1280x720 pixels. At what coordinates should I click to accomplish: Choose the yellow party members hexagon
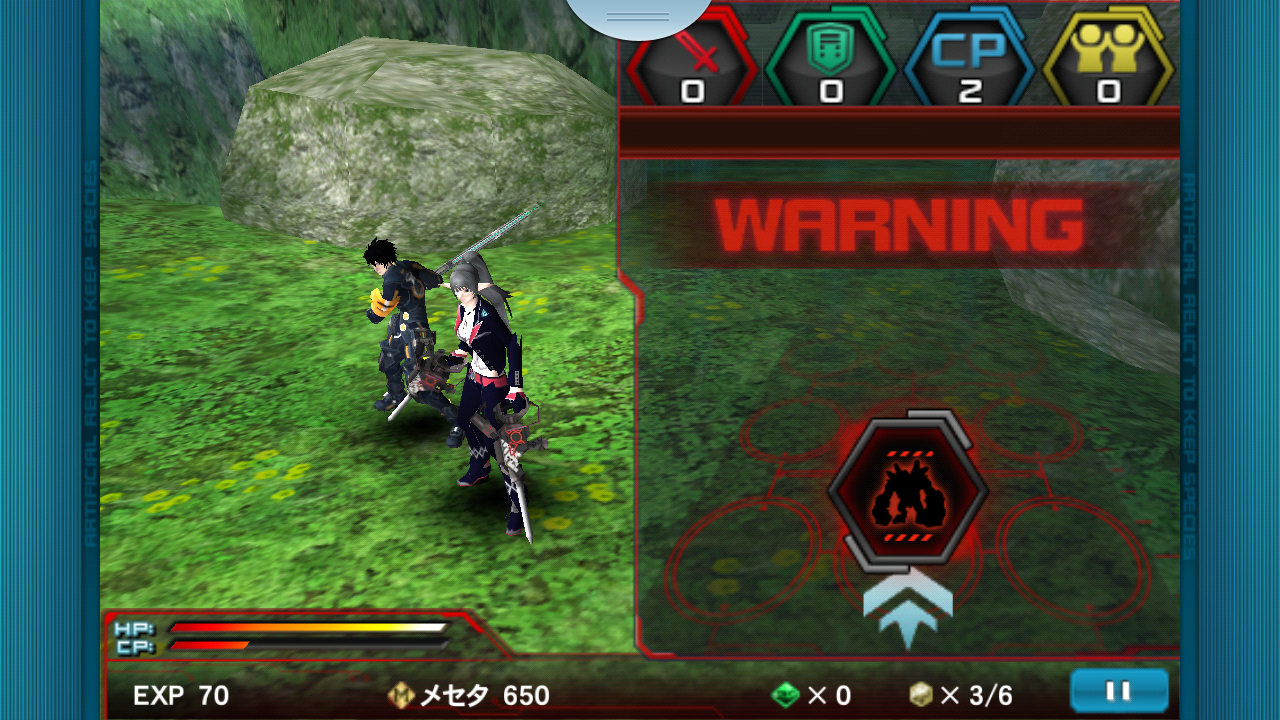pos(1107,56)
